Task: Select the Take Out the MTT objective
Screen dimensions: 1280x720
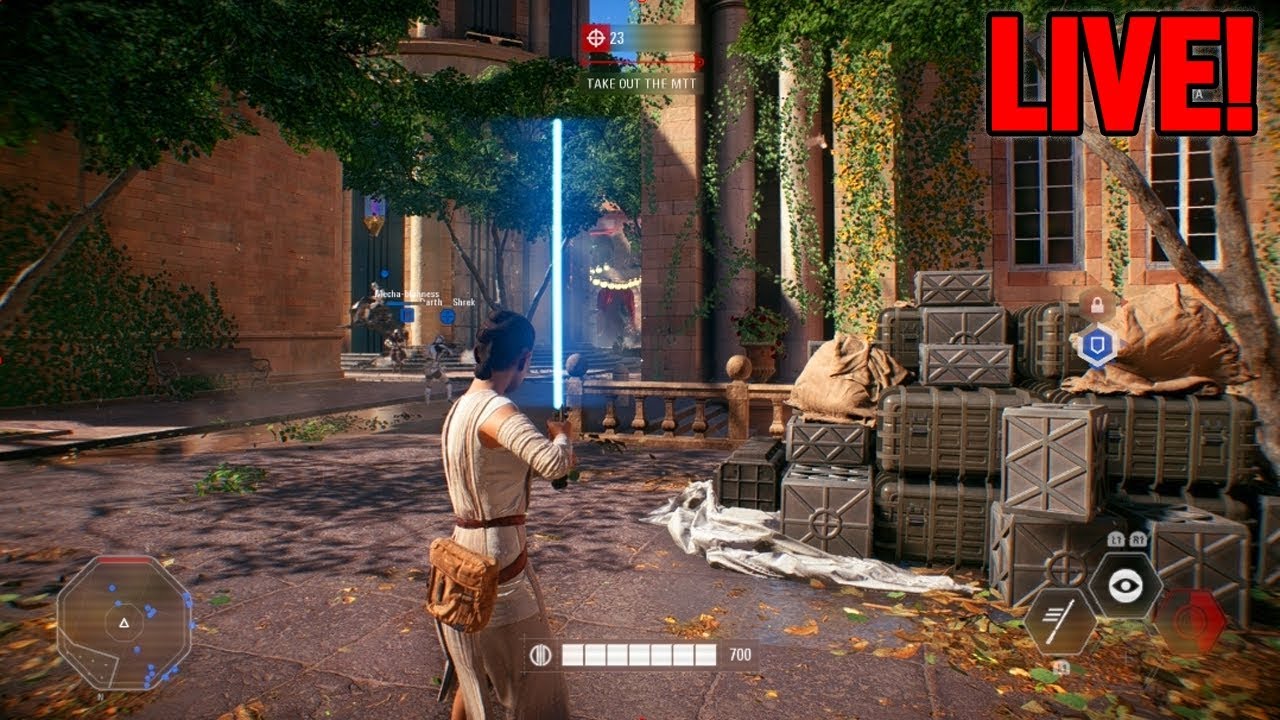Action: point(642,84)
